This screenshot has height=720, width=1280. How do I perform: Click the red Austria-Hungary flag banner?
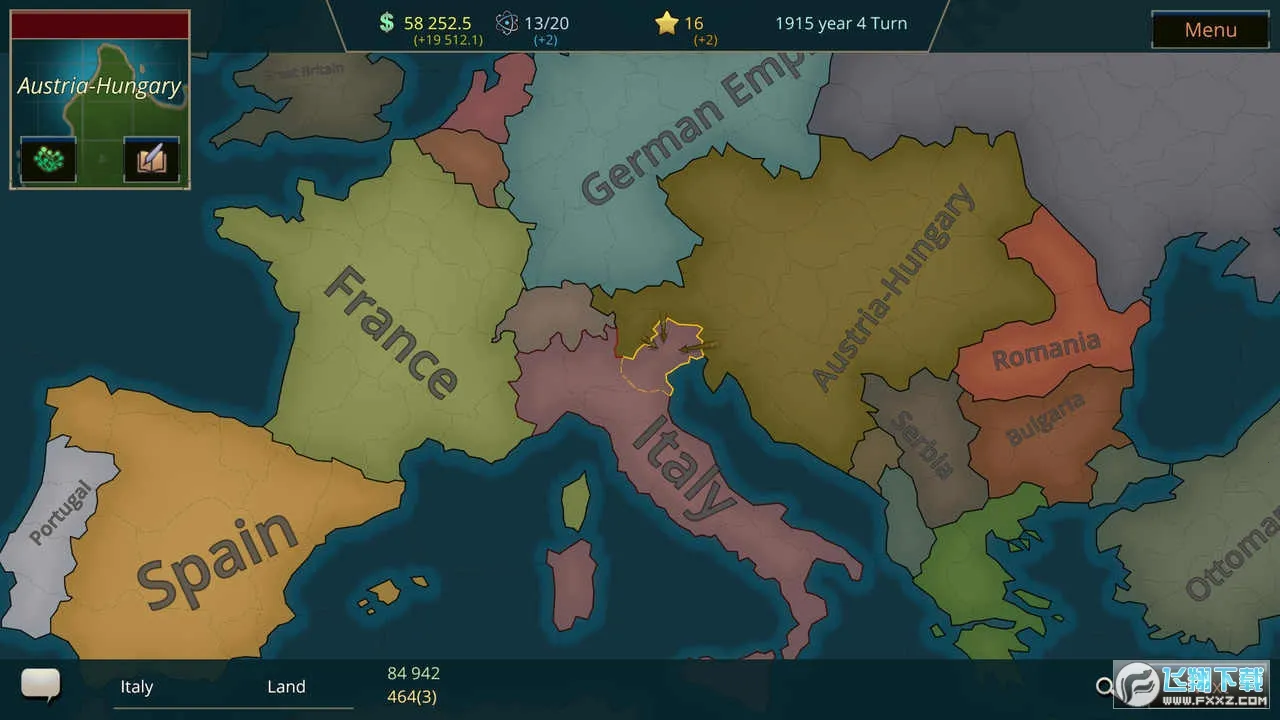click(99, 24)
